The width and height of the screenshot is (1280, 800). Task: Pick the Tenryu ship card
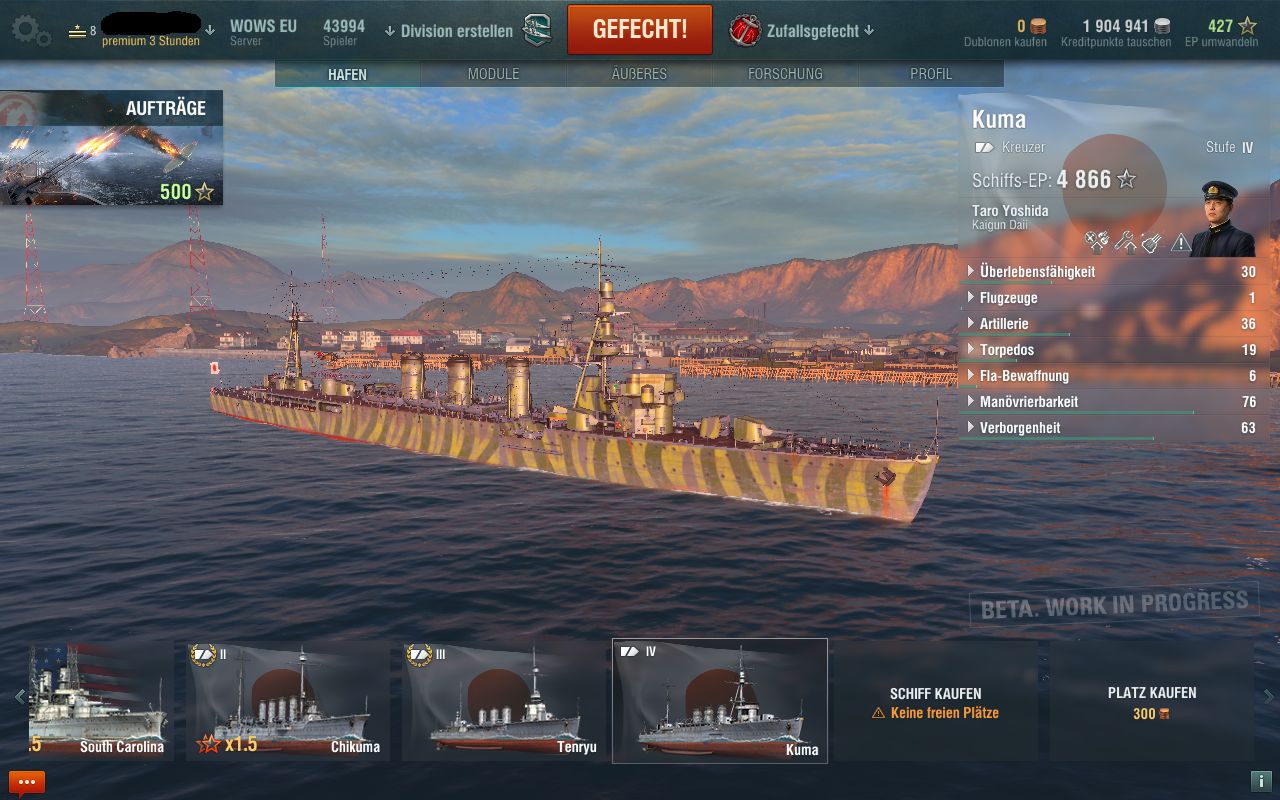click(x=503, y=700)
